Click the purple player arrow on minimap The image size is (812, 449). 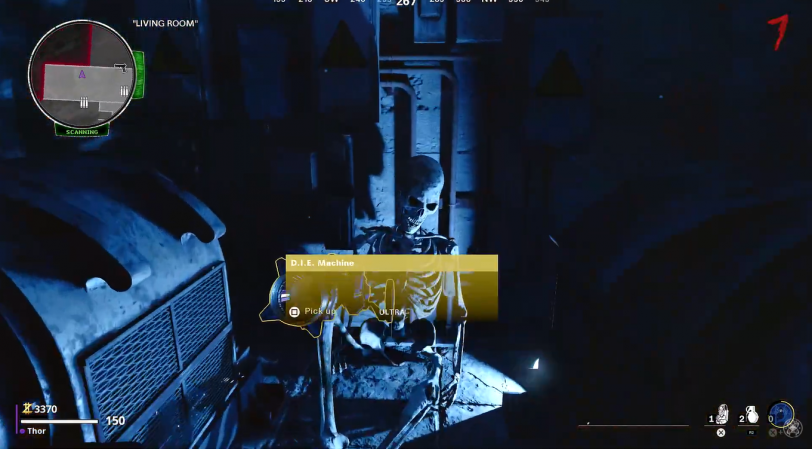click(82, 74)
